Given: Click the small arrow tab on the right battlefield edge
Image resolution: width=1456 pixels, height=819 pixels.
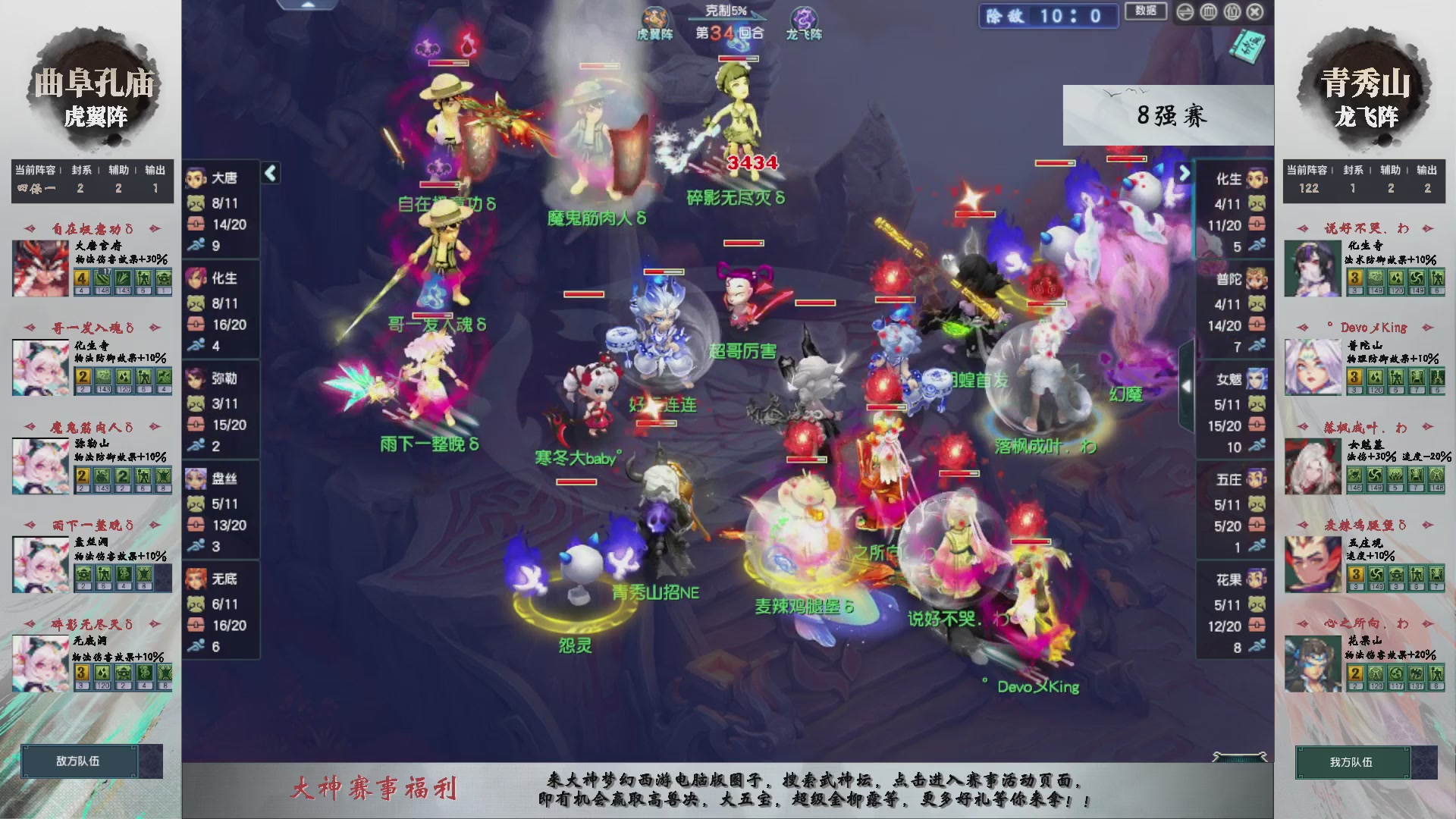Looking at the screenshot, I should click(1188, 385).
